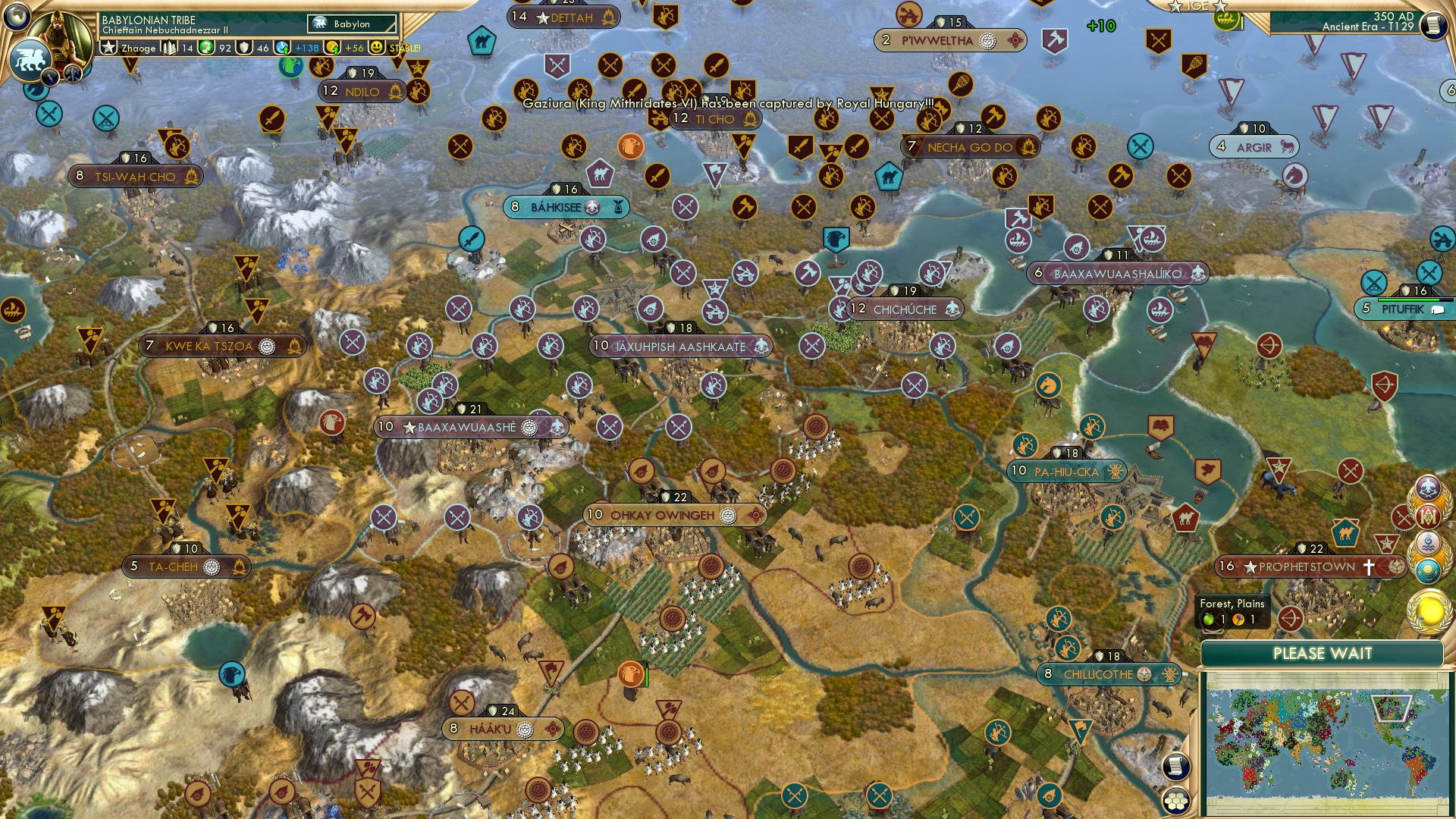Open social policies via the star icon
This screenshot has height=819, width=1456.
(108, 47)
